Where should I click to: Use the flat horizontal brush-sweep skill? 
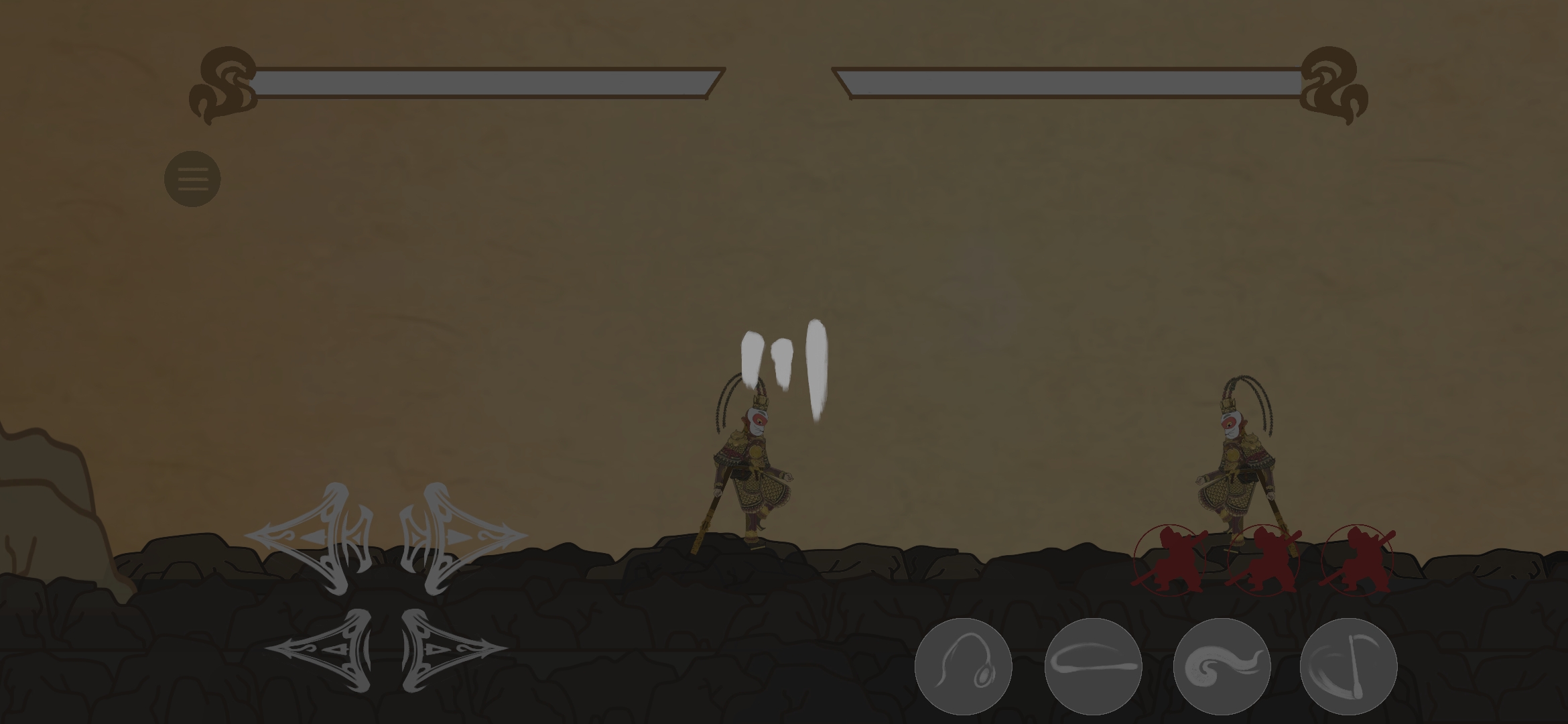1093,666
